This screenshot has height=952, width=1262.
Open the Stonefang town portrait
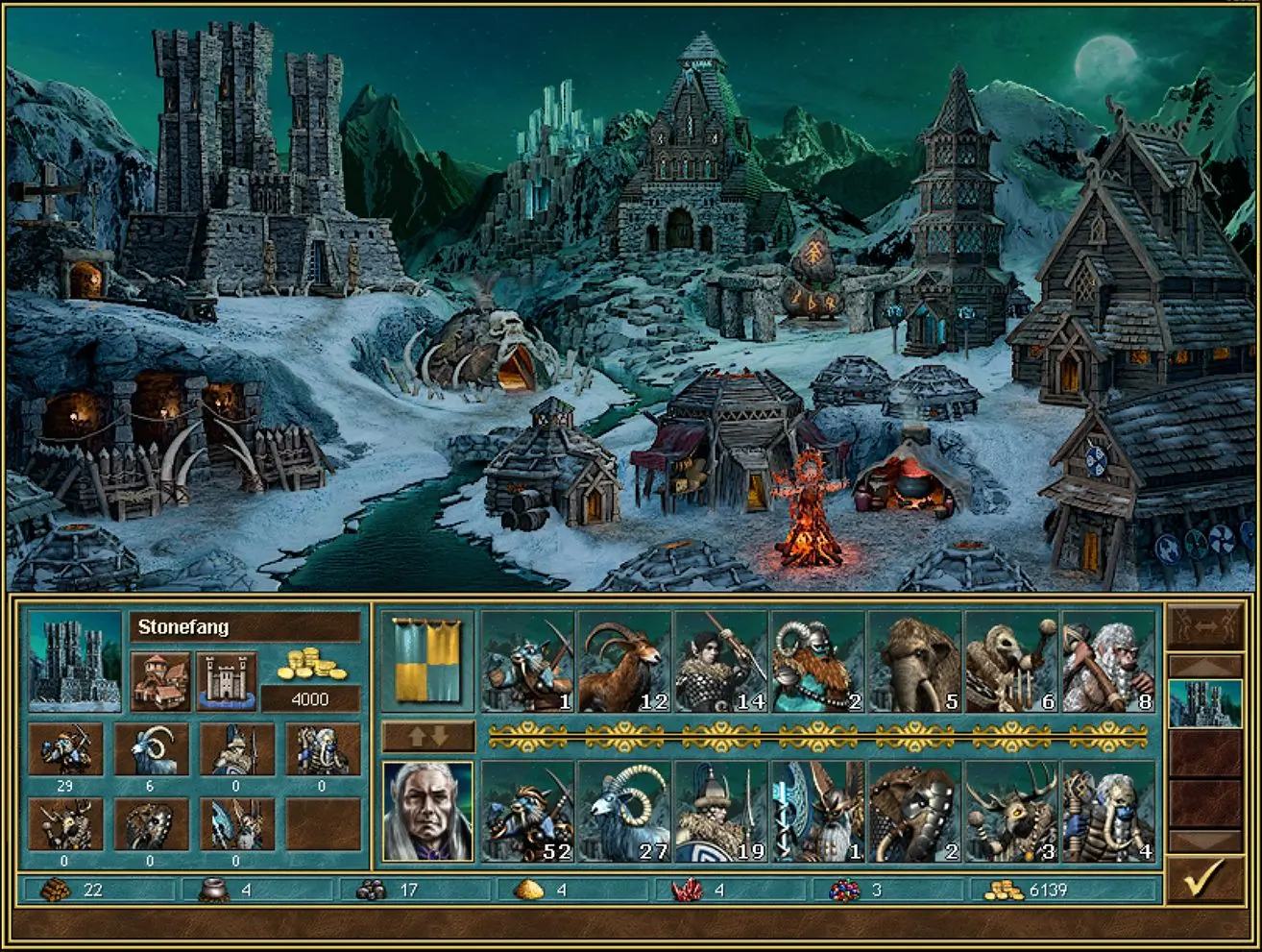point(75,662)
